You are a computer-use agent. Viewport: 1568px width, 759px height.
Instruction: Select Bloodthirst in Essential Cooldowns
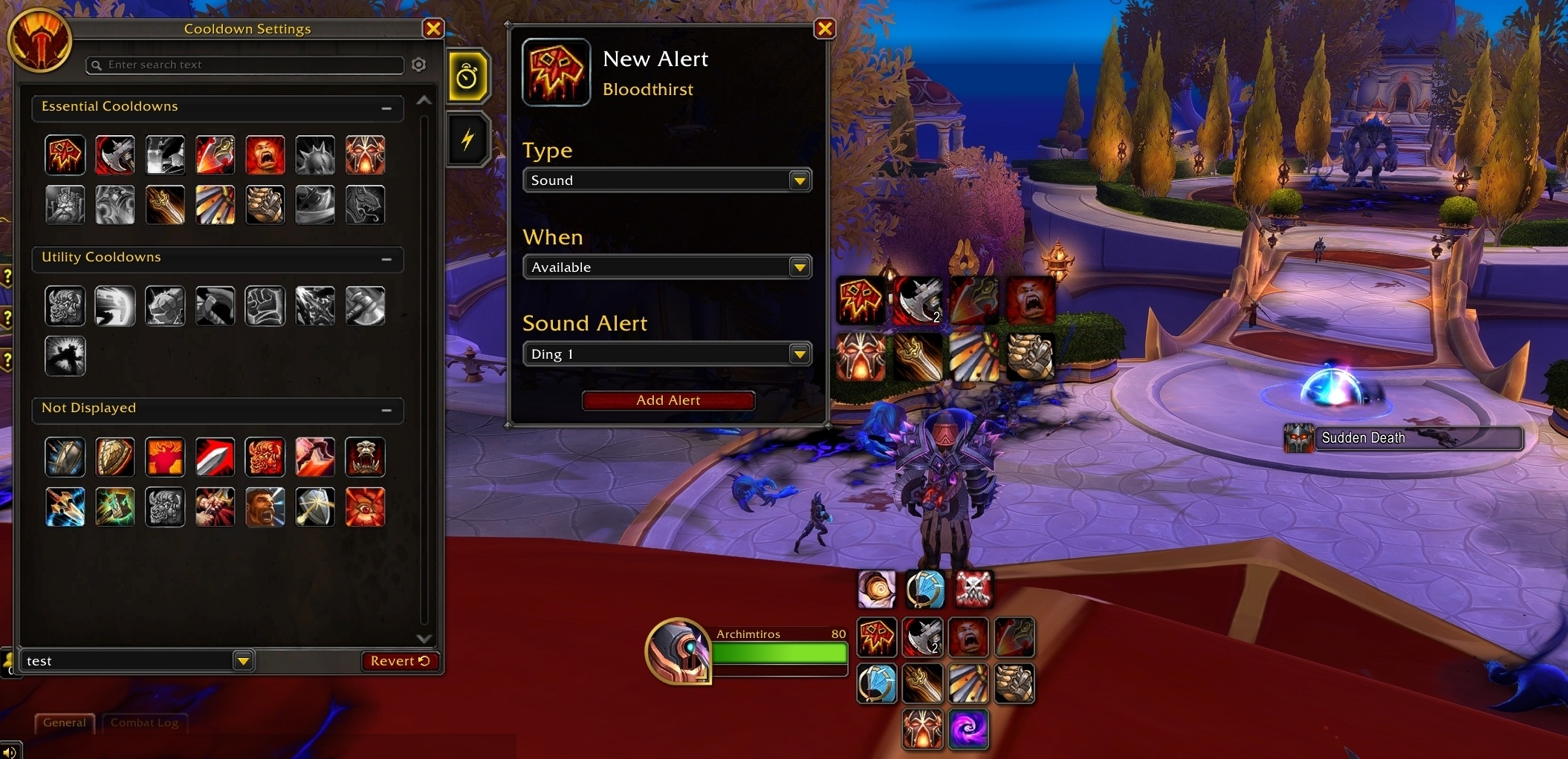click(65, 155)
